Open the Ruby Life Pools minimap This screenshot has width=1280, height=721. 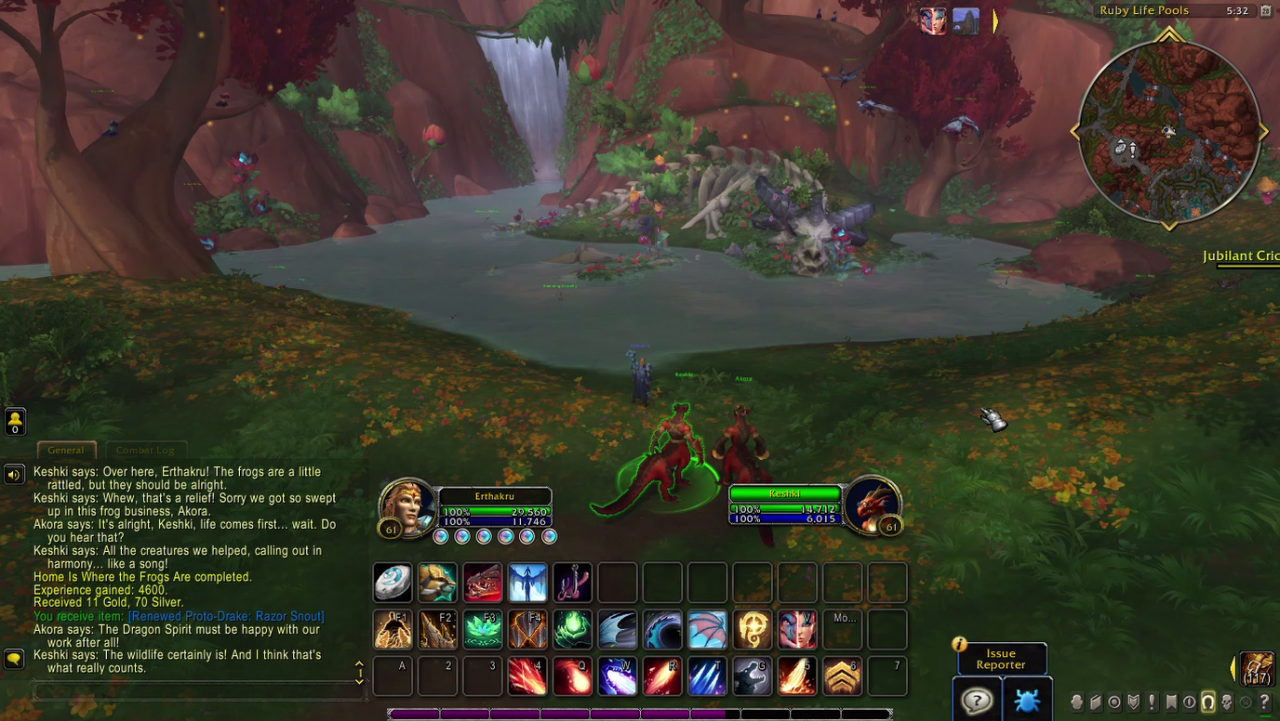pos(1168,130)
